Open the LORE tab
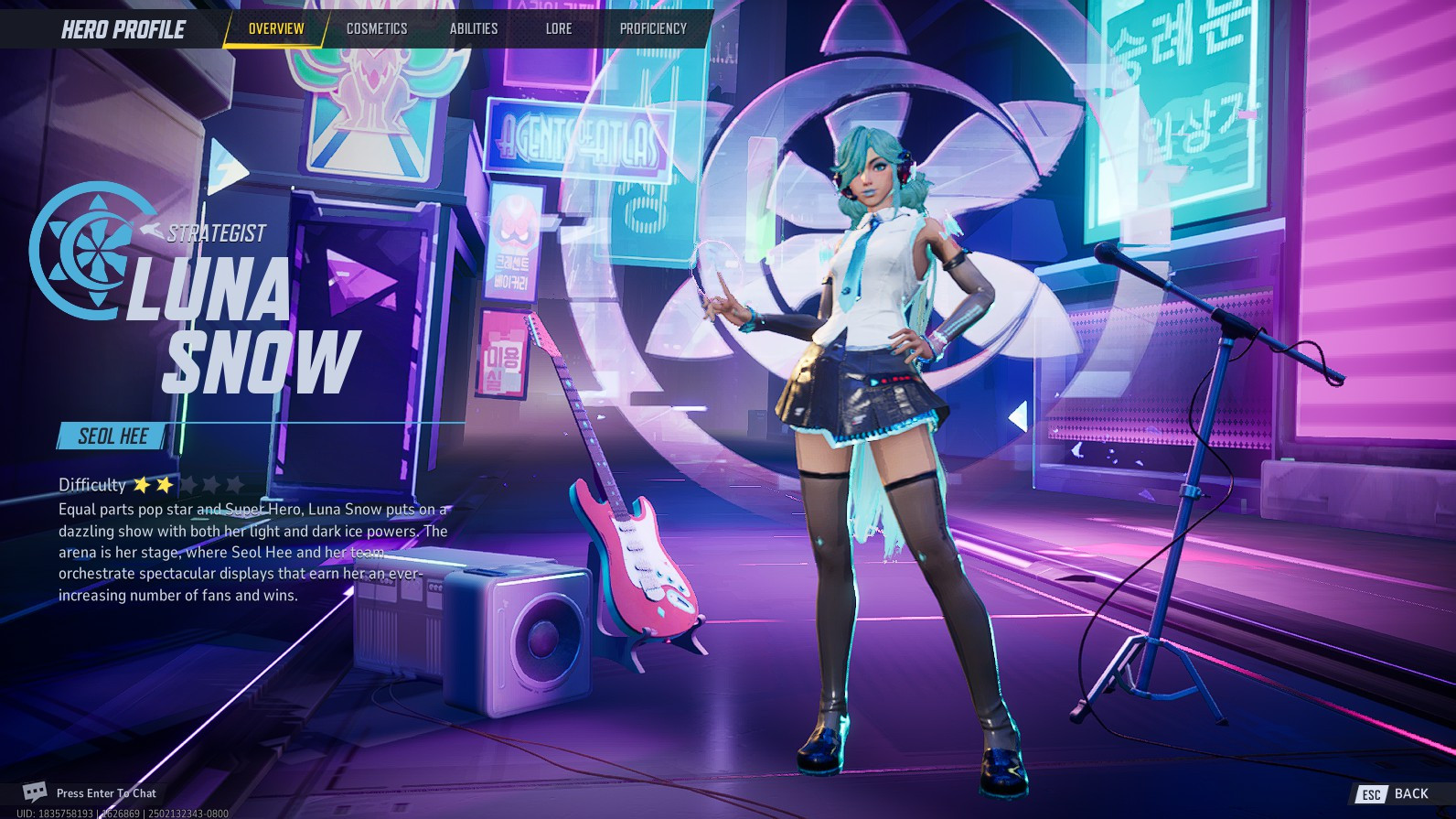This screenshot has height=819, width=1456. pos(559,28)
